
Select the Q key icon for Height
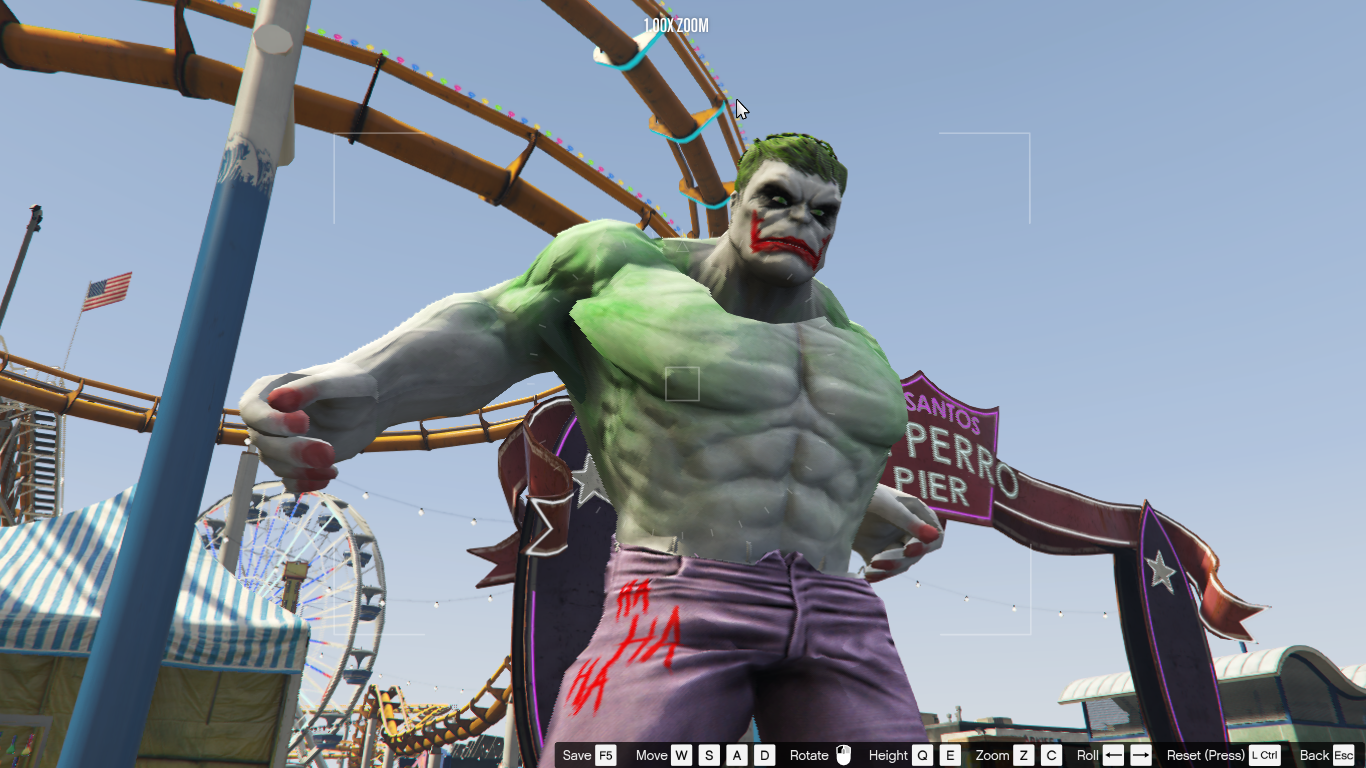[x=920, y=755]
